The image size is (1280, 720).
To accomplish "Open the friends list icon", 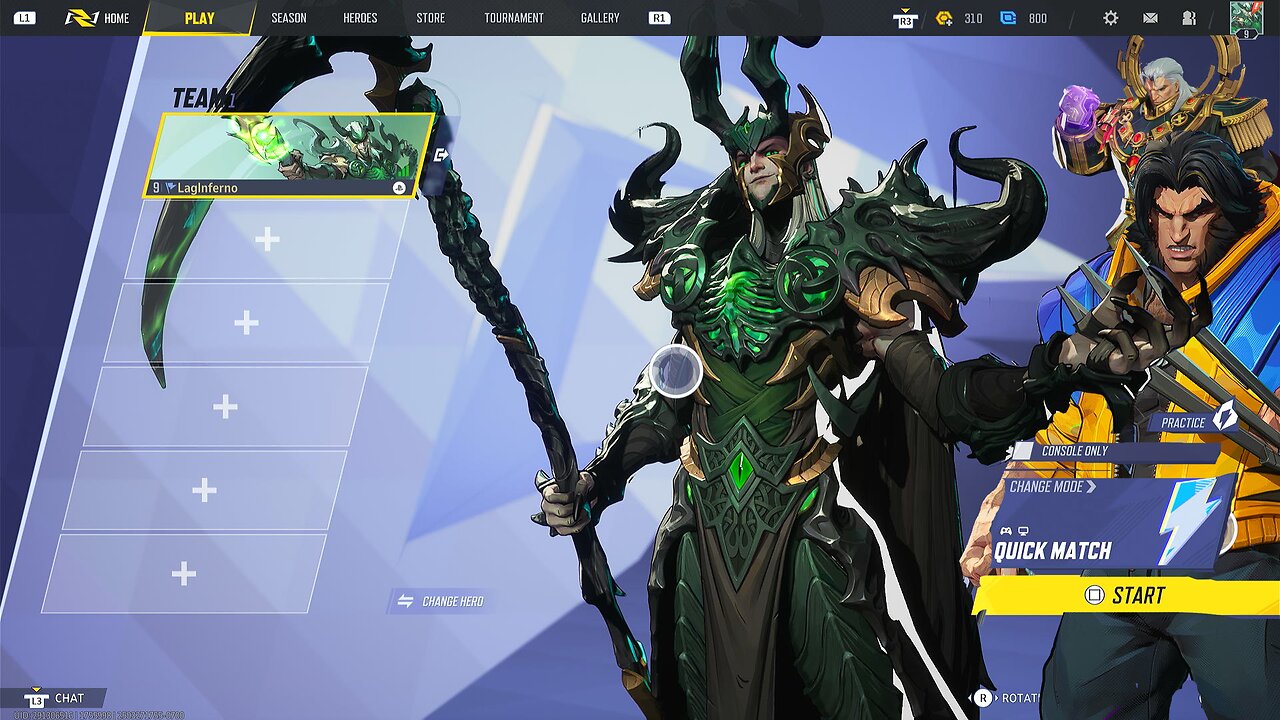I will 1189,18.
